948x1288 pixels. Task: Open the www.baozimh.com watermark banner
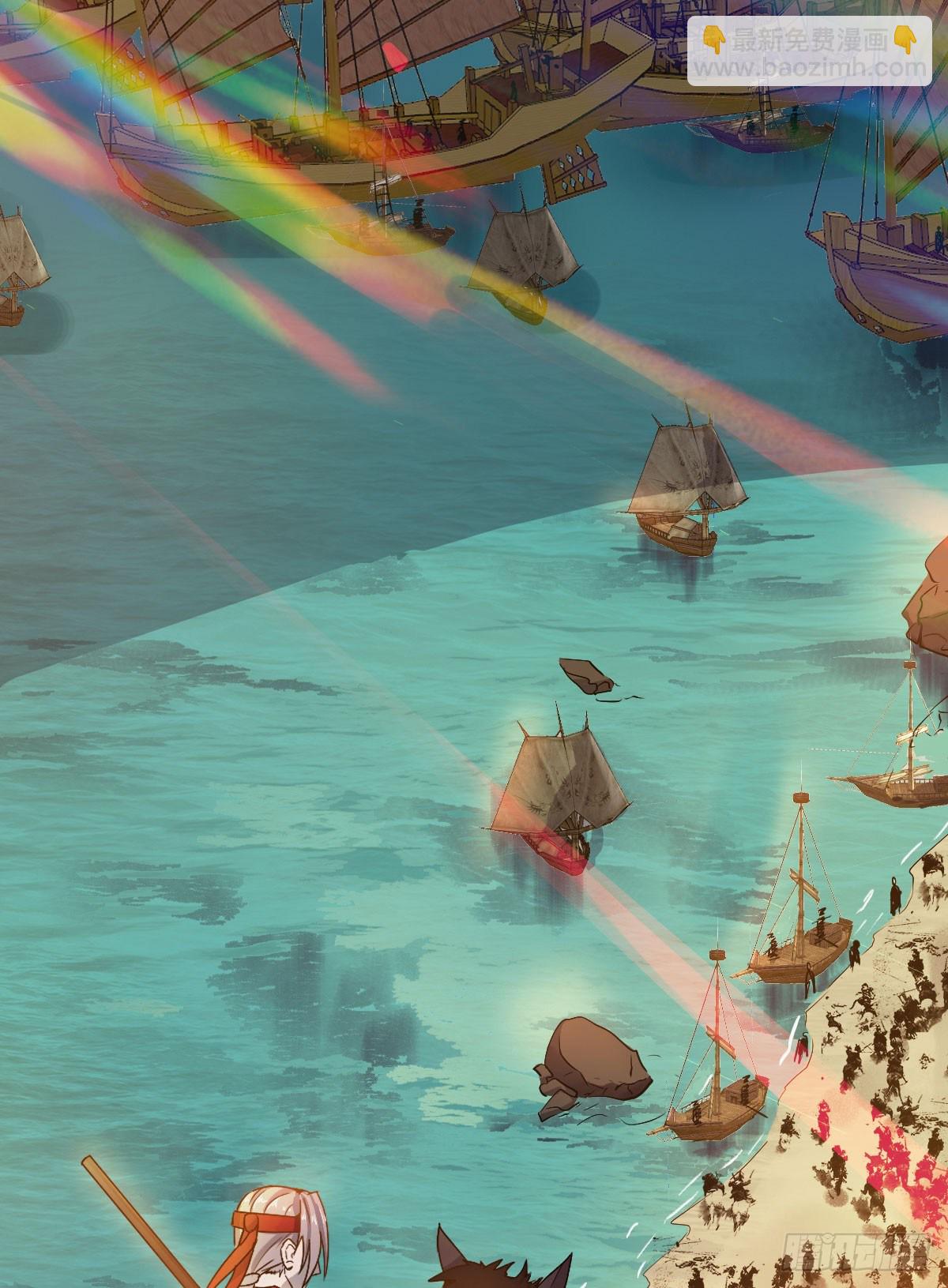click(809, 53)
